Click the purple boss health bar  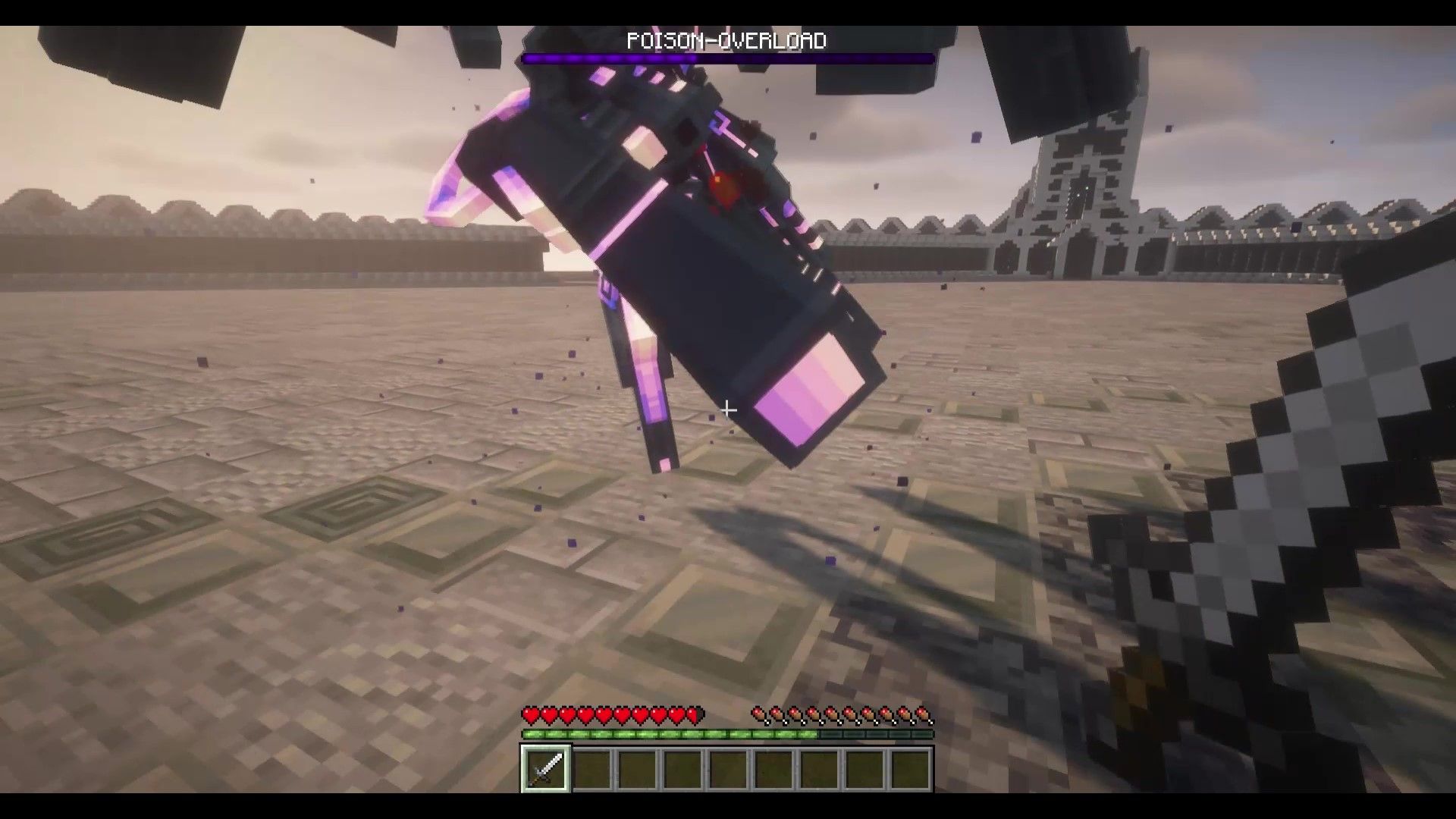[728, 57]
